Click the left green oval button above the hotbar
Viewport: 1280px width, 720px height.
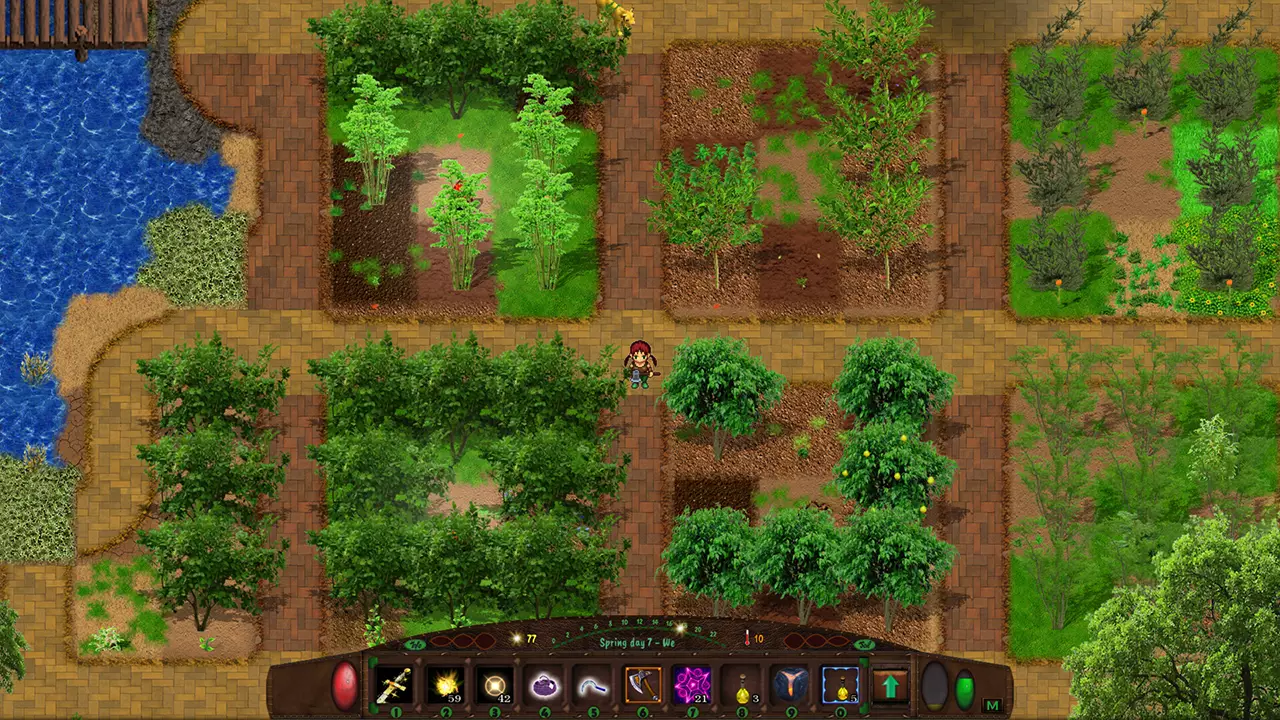coord(415,643)
